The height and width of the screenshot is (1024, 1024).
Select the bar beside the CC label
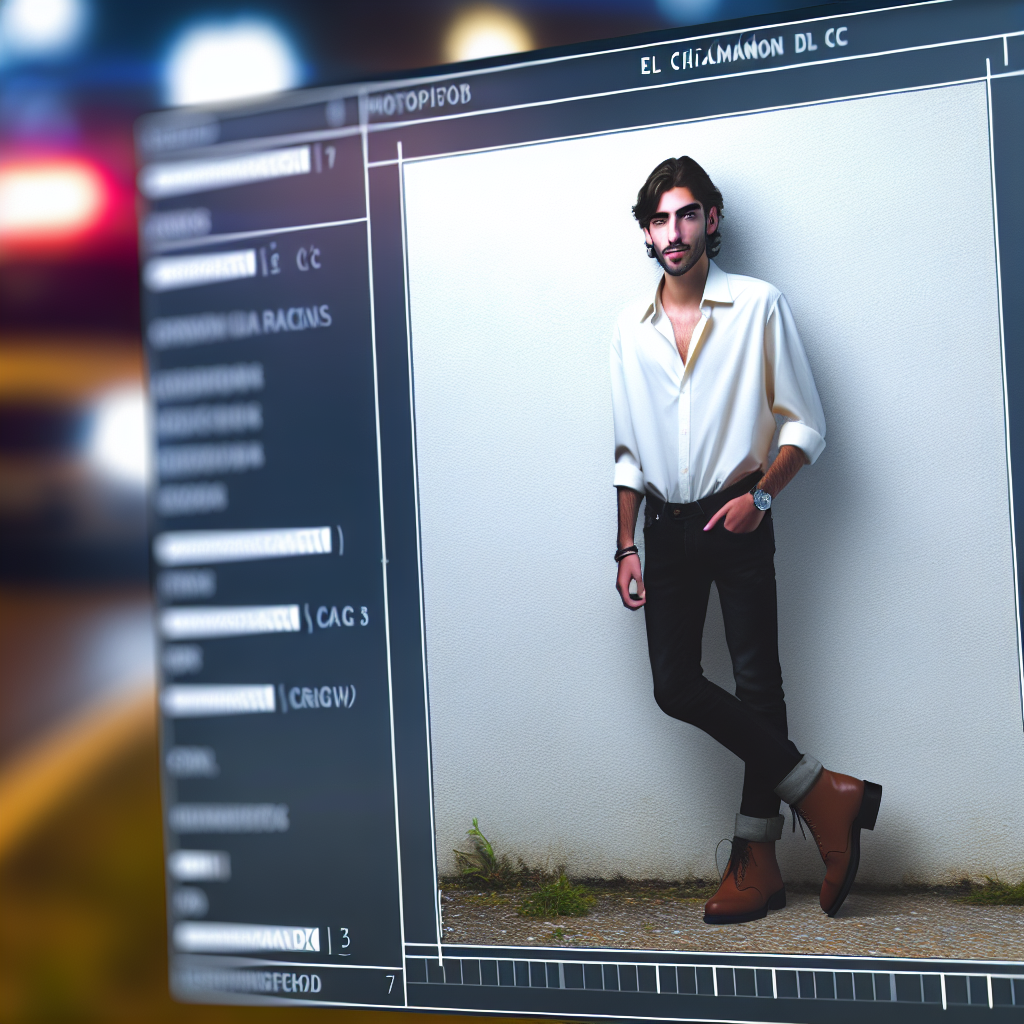click(200, 267)
